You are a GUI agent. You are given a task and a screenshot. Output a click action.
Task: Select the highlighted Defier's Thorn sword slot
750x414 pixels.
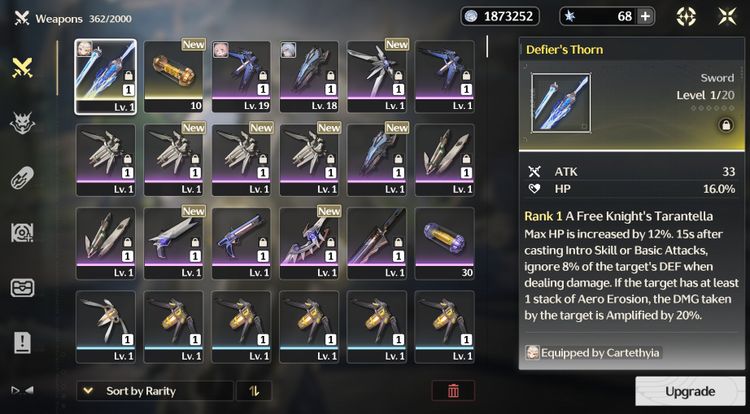pos(105,77)
